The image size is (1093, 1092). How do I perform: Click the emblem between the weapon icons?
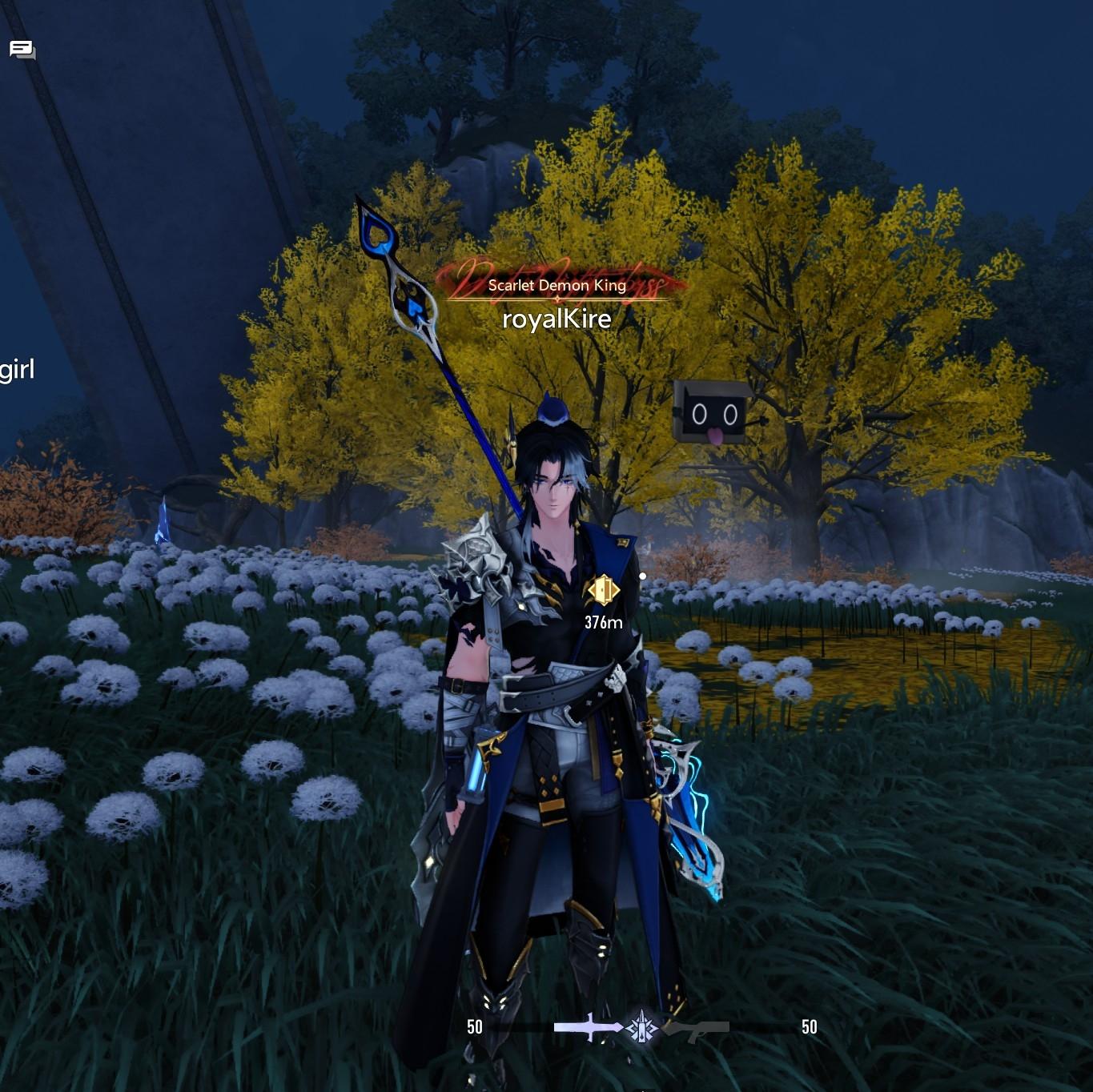[641, 1027]
